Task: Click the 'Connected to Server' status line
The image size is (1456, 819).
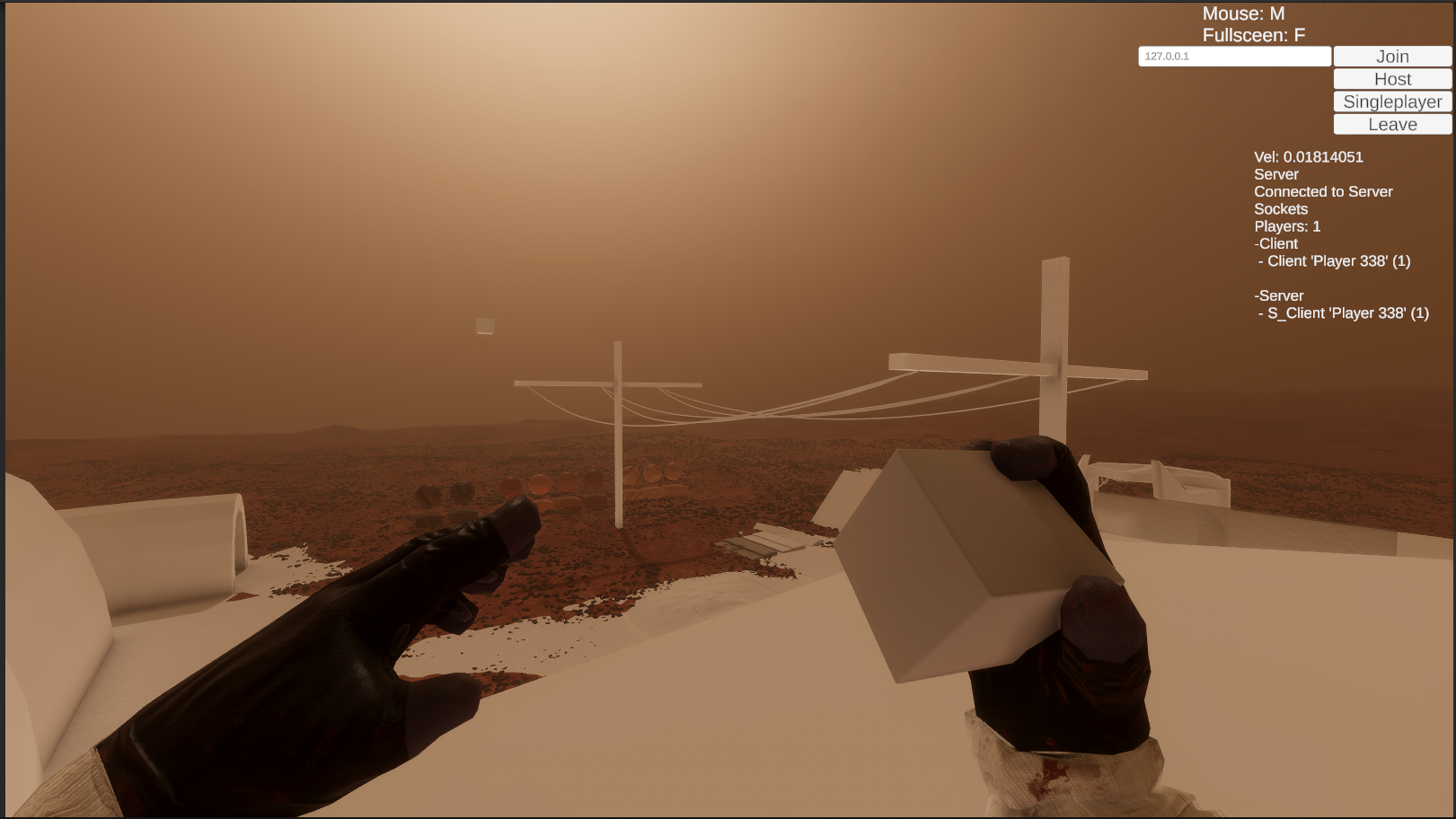Action: (1323, 191)
